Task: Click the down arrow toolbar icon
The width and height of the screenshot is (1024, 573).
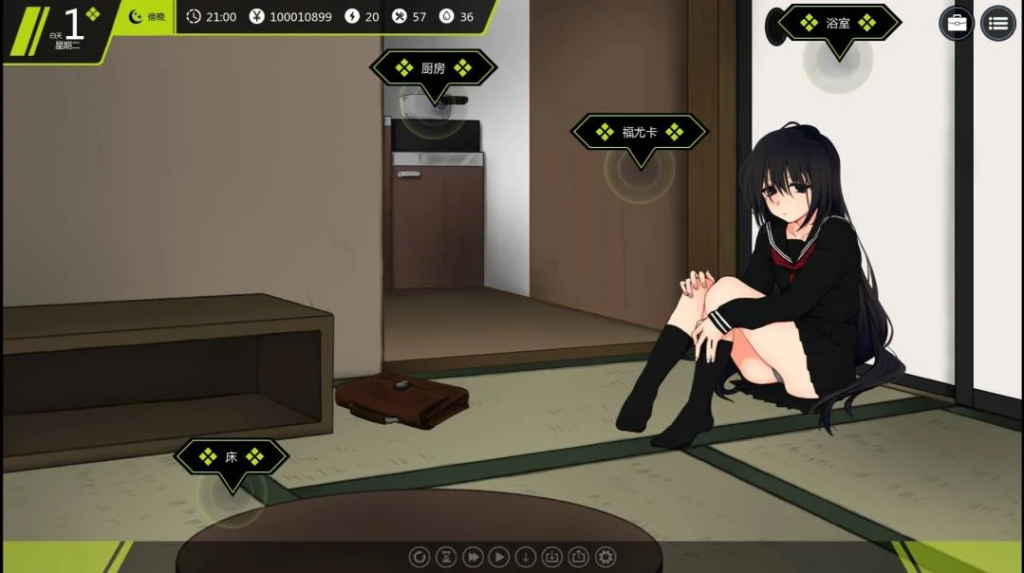Action: point(526,556)
